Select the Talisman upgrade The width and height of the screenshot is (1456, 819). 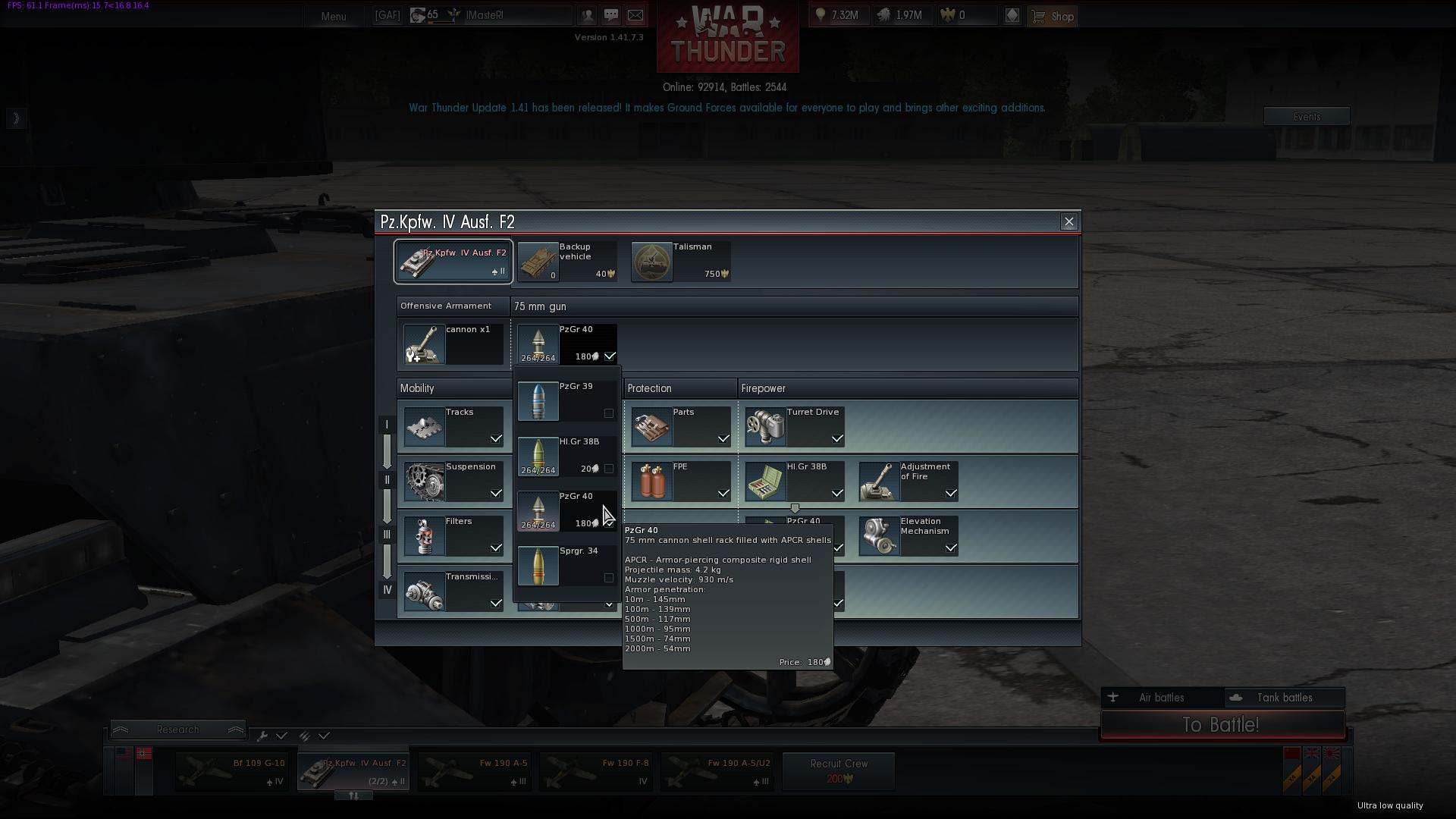[x=681, y=262]
